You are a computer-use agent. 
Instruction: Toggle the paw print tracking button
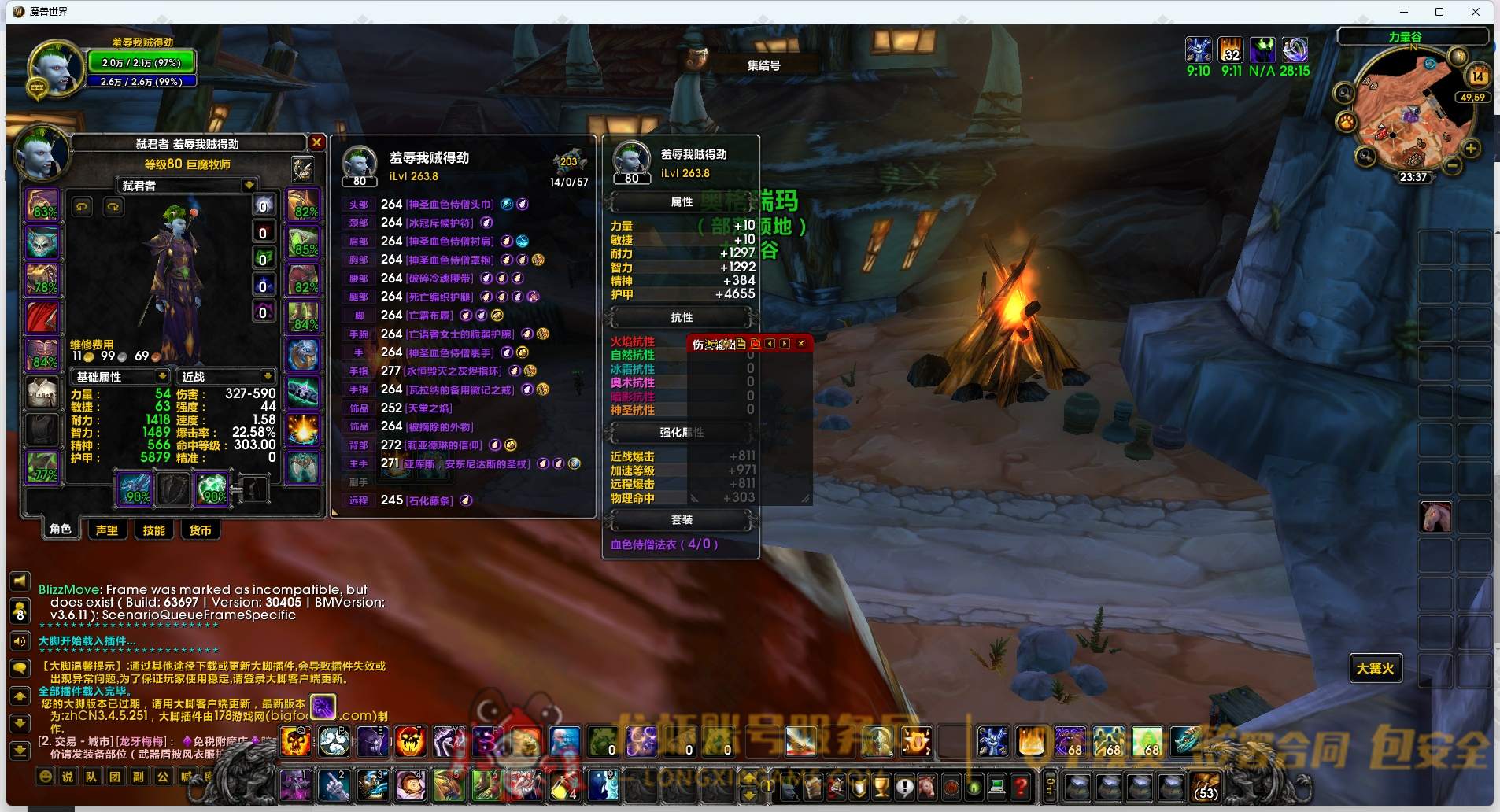tap(1346, 122)
